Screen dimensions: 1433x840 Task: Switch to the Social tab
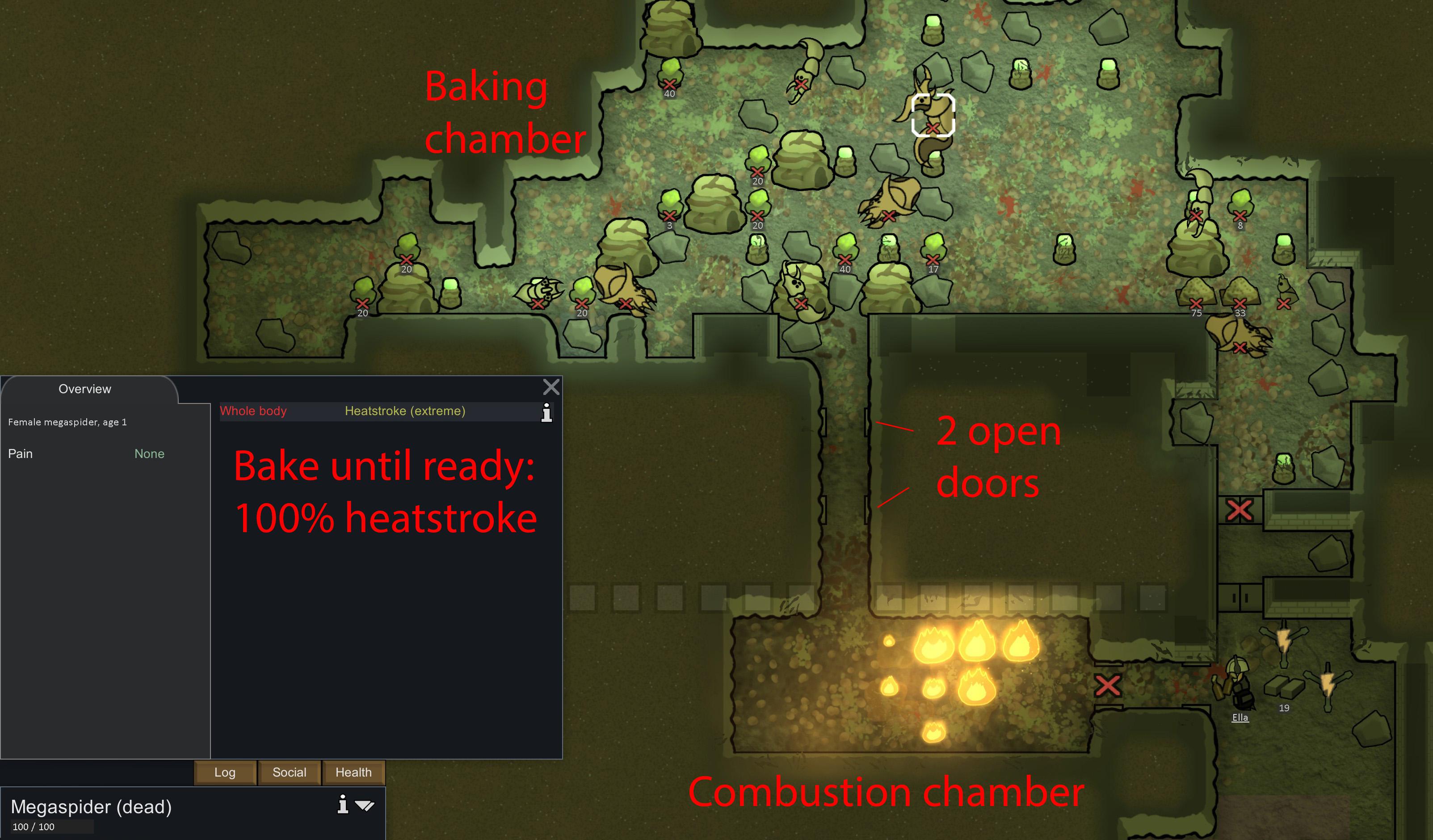[290, 773]
